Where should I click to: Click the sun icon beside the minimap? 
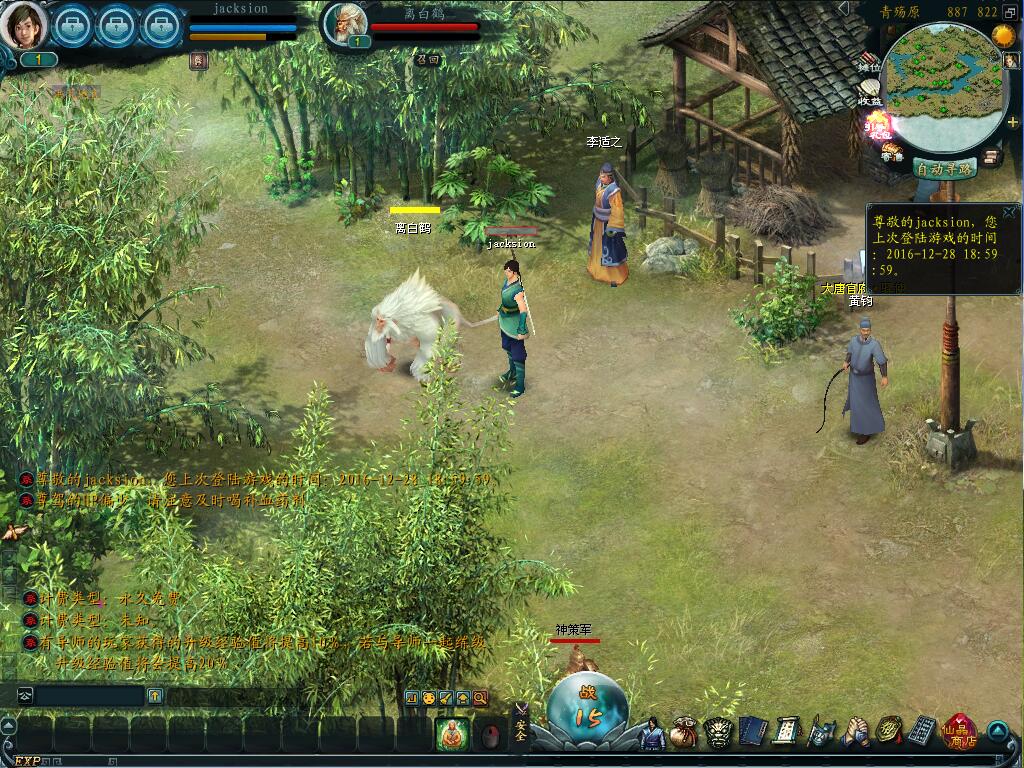click(x=1004, y=34)
